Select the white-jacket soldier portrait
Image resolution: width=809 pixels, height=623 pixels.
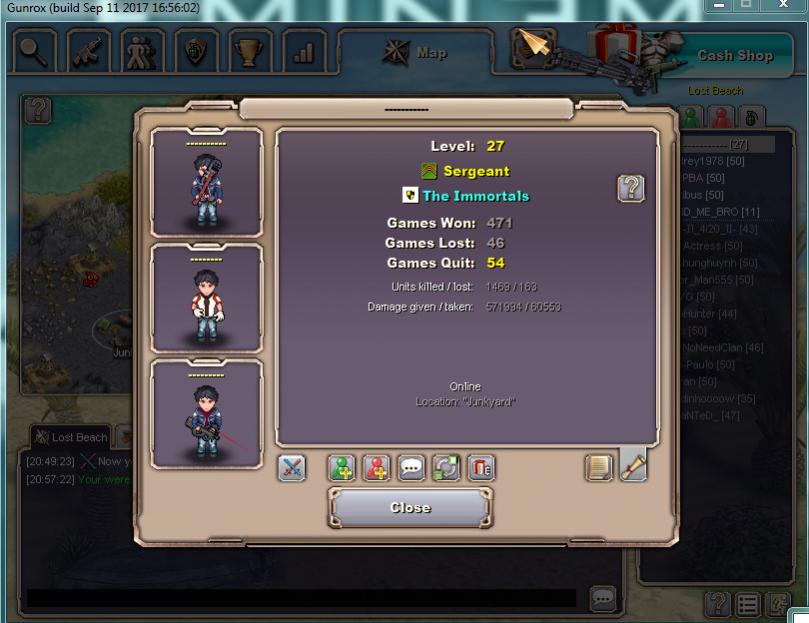pyautogui.click(x=207, y=299)
